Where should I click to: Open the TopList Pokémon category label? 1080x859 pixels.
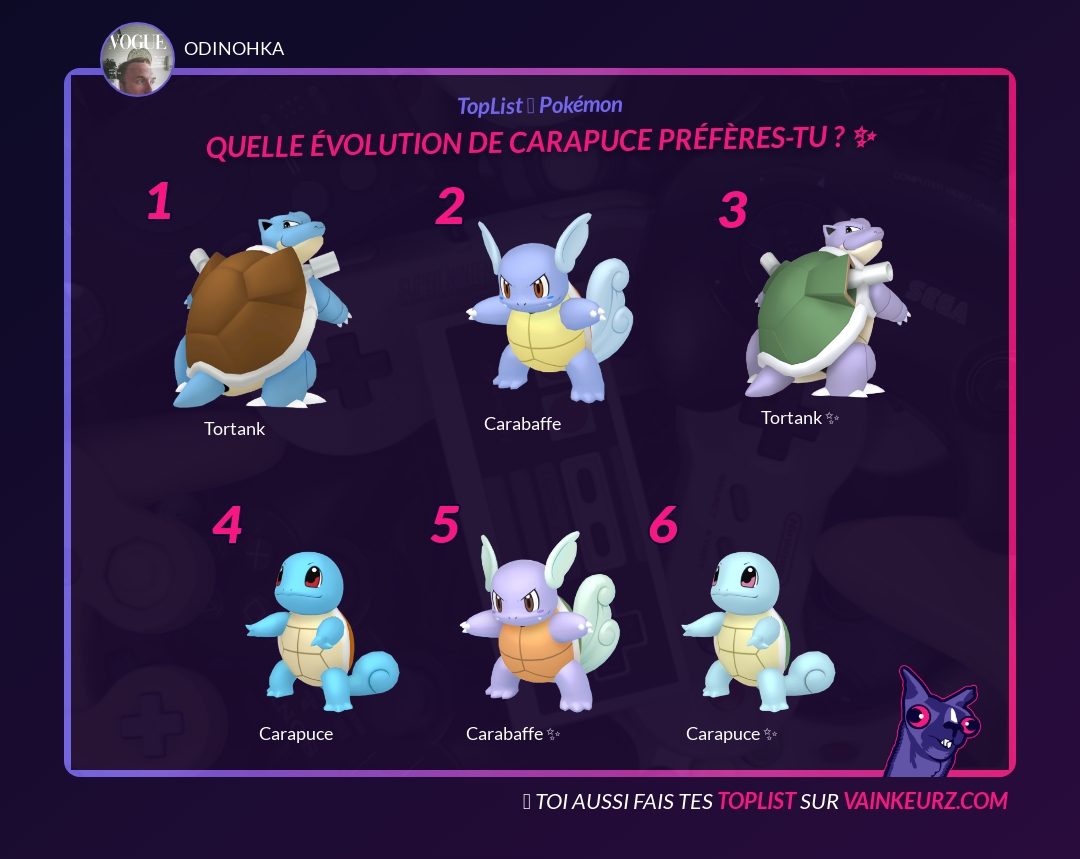540,105
